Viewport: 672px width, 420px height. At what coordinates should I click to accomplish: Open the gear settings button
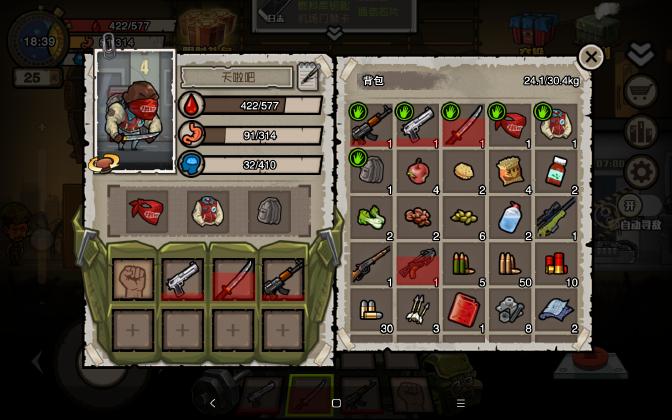[x=639, y=172]
